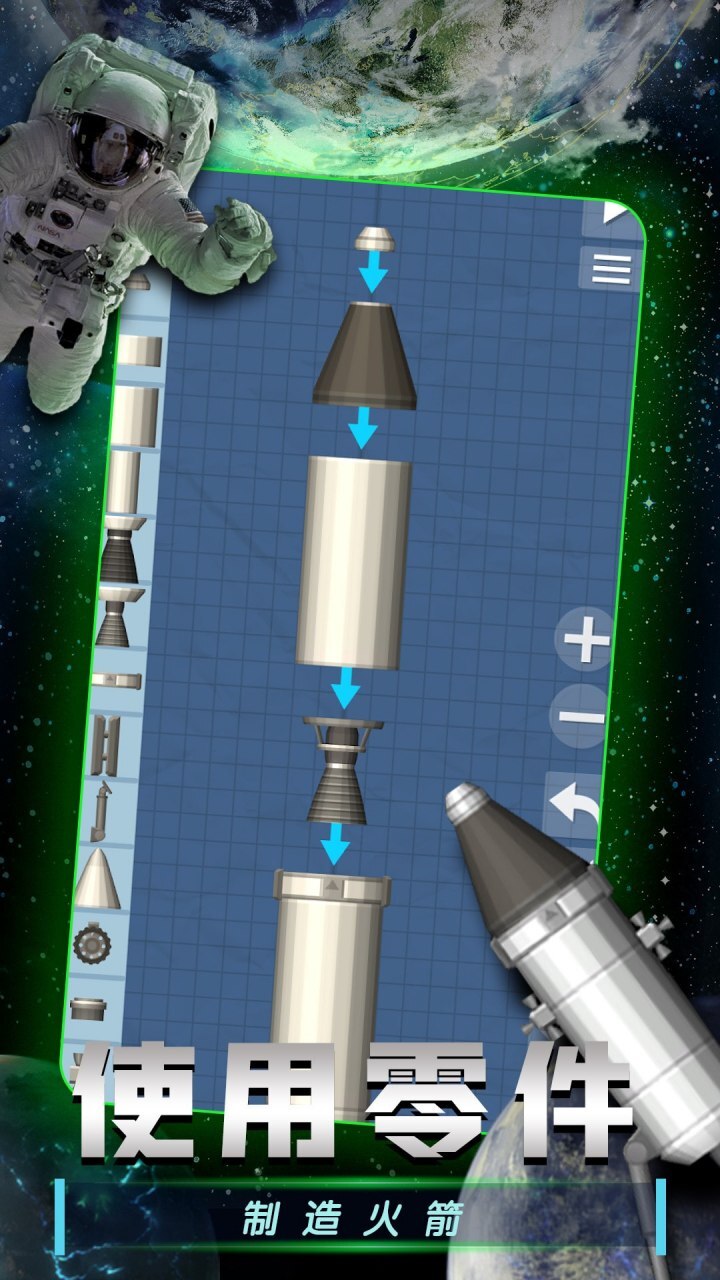Pick the nose cone from the parts list
This screenshot has width=720, height=1280.
(x=98, y=878)
